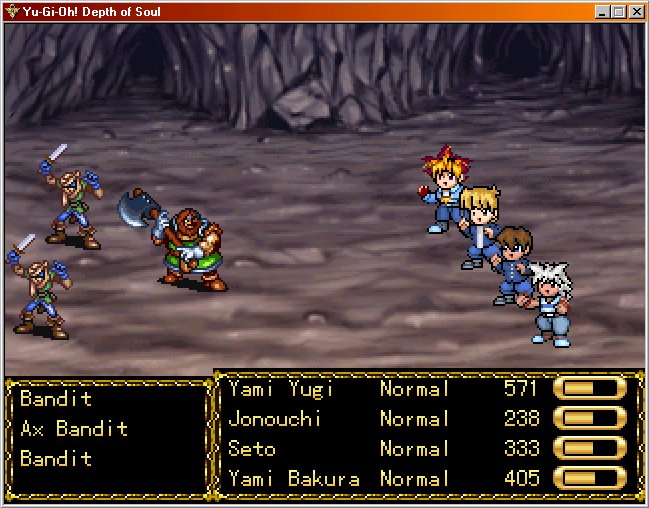Close the Yu-Gi-Oh! Depth of Soul window
649x508 pixels.
click(x=637, y=12)
